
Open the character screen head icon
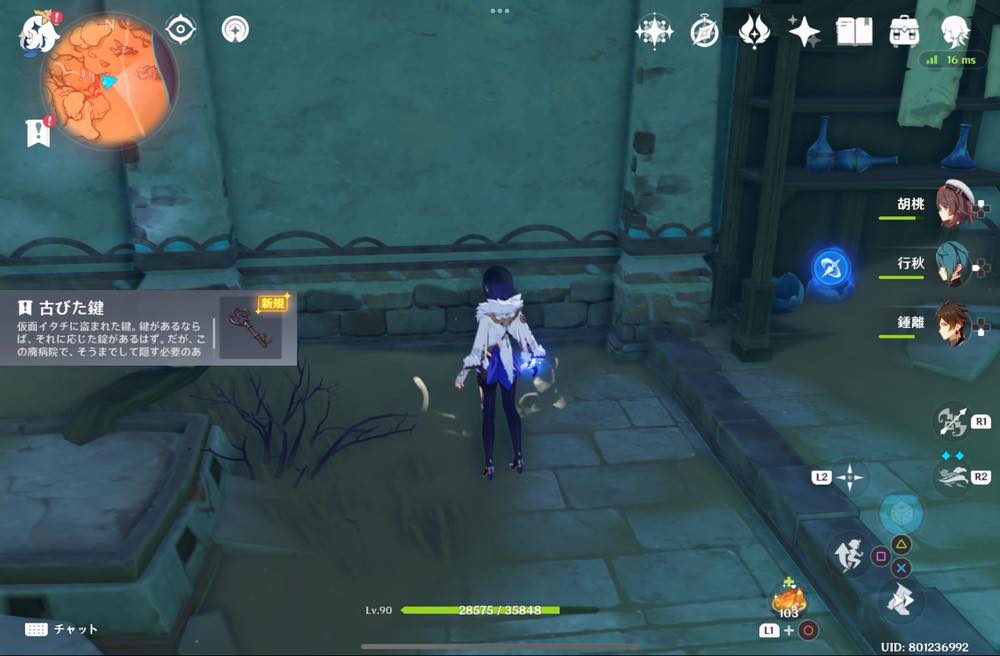tap(956, 32)
